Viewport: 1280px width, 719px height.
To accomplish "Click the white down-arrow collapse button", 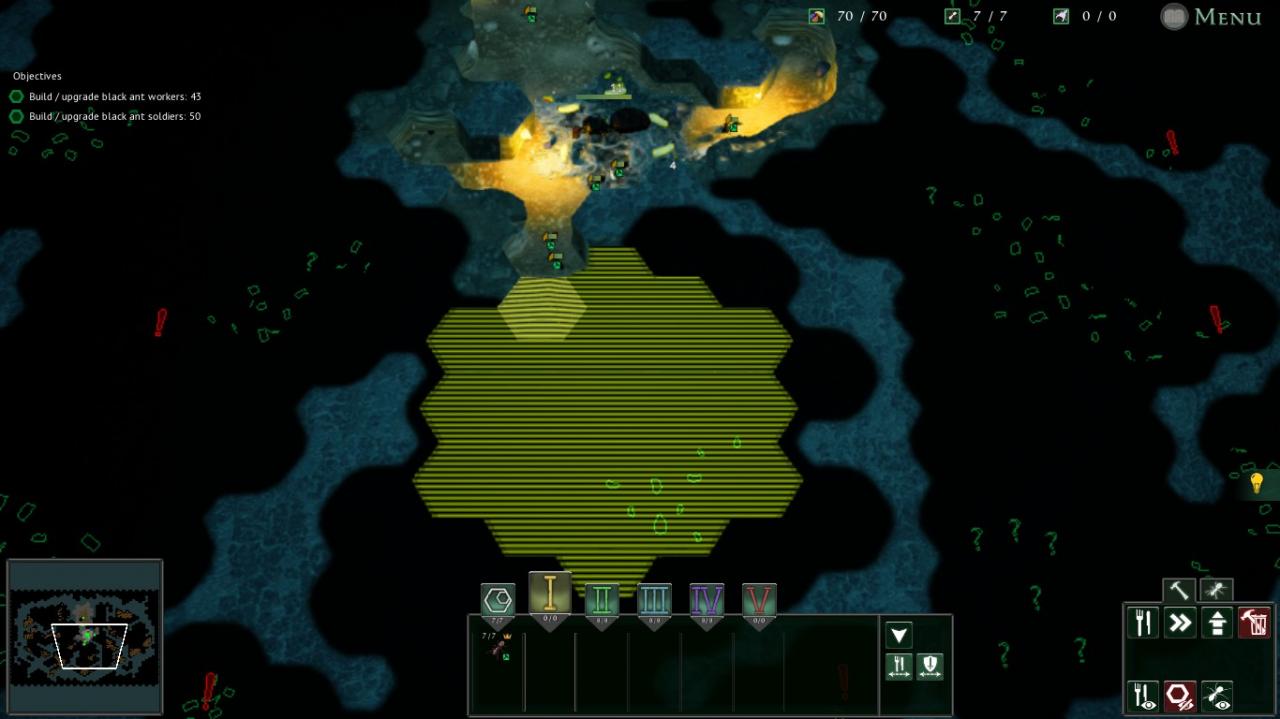I will click(899, 635).
